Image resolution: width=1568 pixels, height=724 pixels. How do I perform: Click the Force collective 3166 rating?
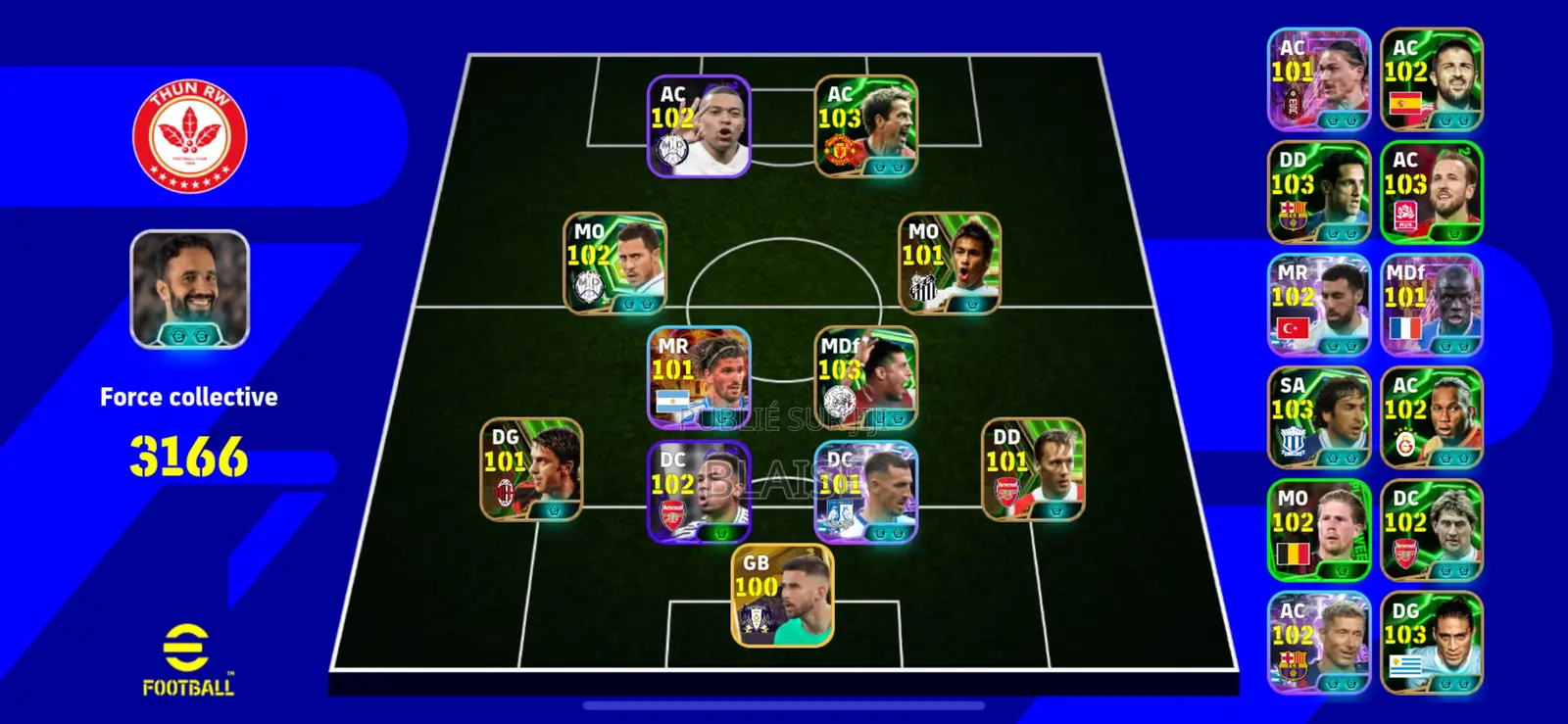click(188, 453)
